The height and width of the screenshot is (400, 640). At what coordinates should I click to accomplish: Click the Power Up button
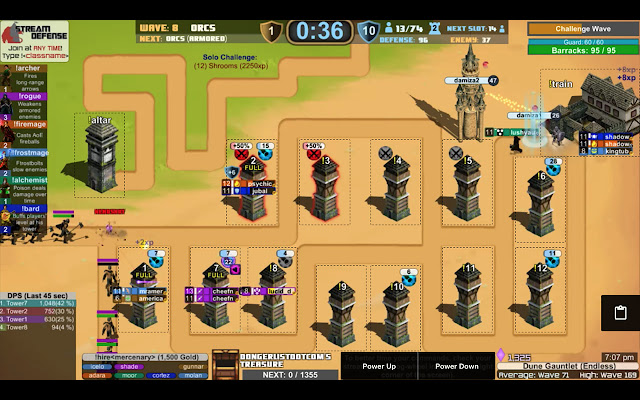(x=379, y=367)
